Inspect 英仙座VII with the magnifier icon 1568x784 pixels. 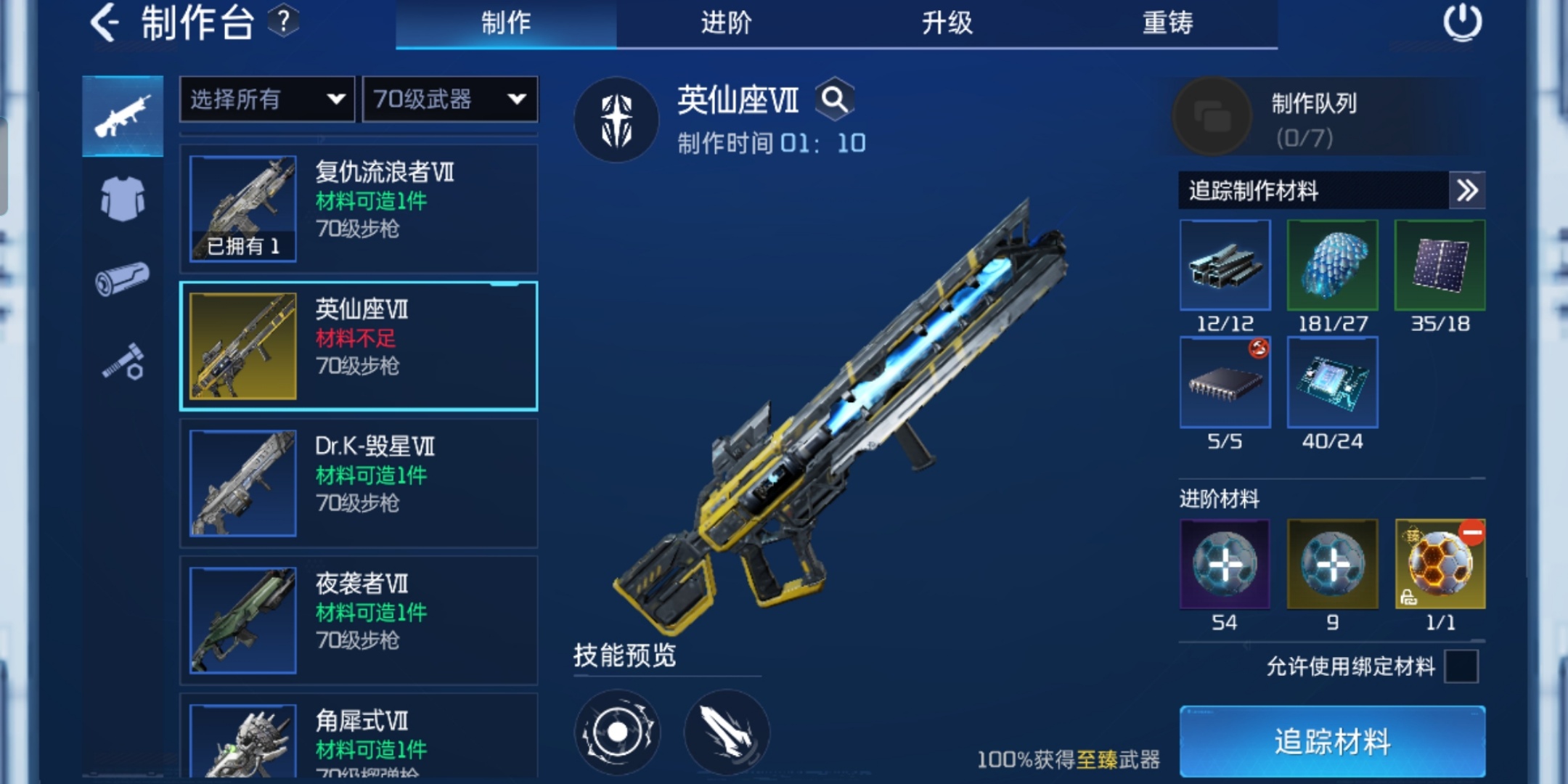tap(834, 99)
